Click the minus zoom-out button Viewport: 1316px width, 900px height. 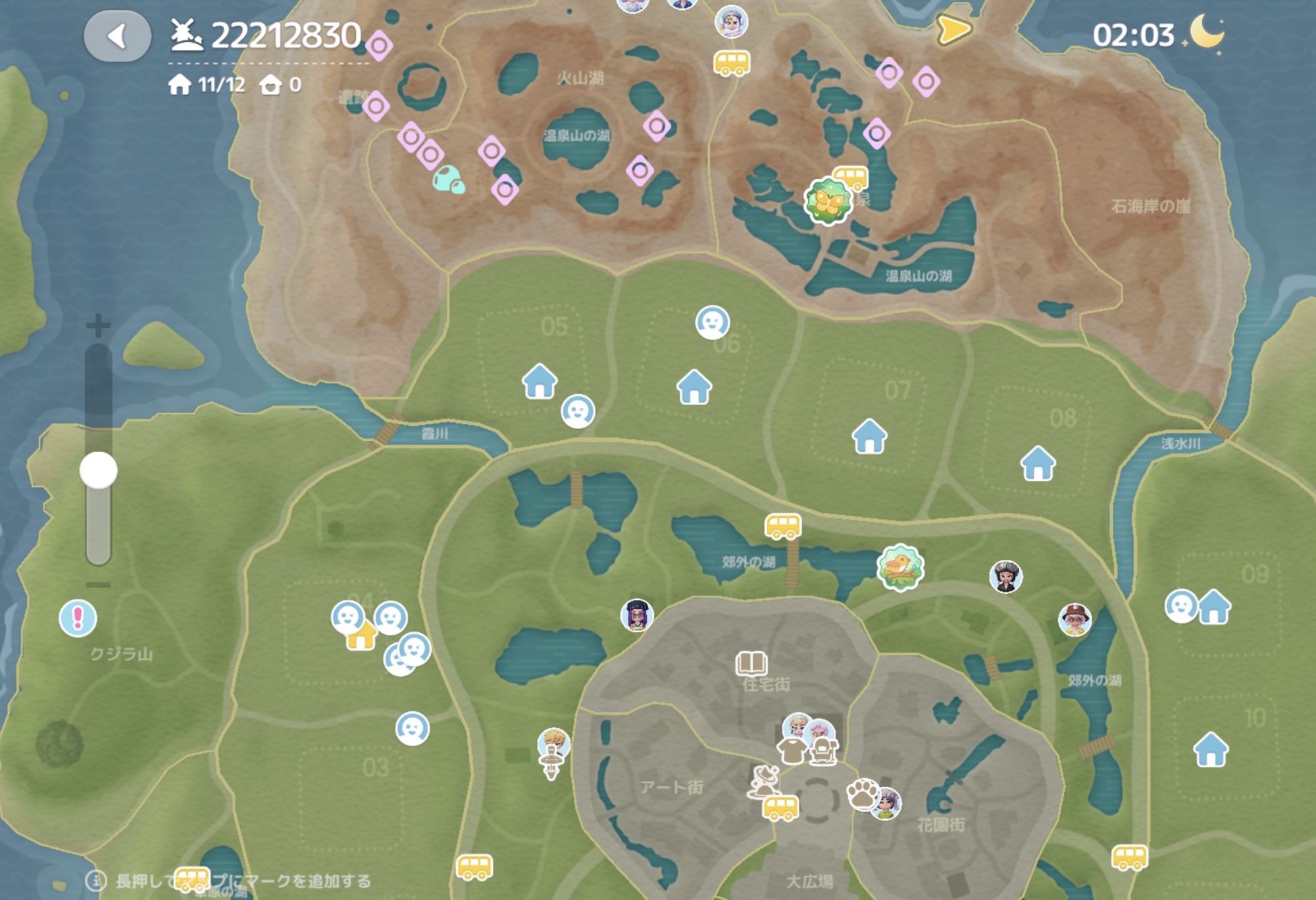pyautogui.click(x=98, y=585)
